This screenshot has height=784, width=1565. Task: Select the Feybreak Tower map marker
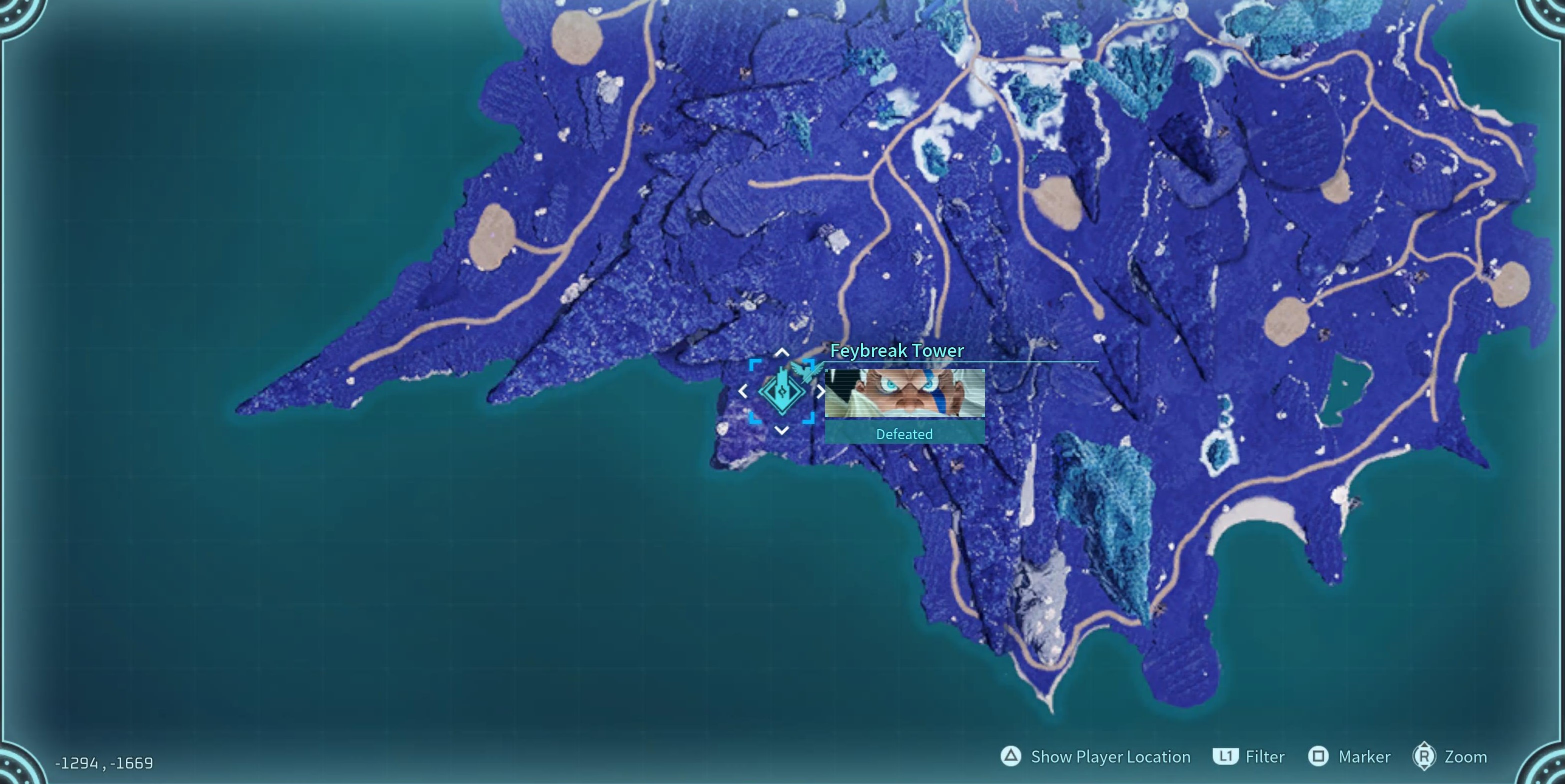tap(781, 392)
